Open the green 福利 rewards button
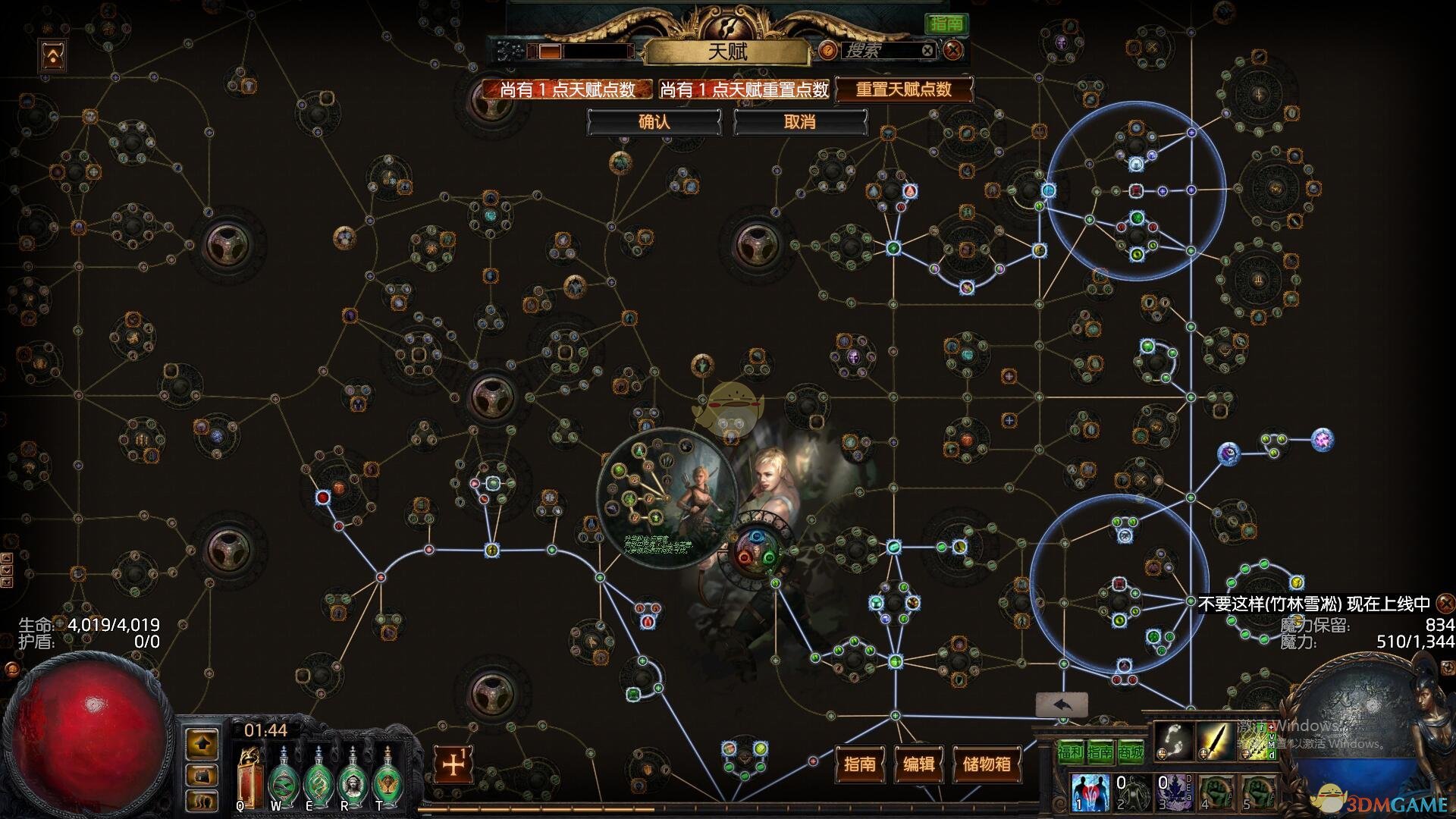Screen dimensions: 1456x819 (x=1070, y=752)
